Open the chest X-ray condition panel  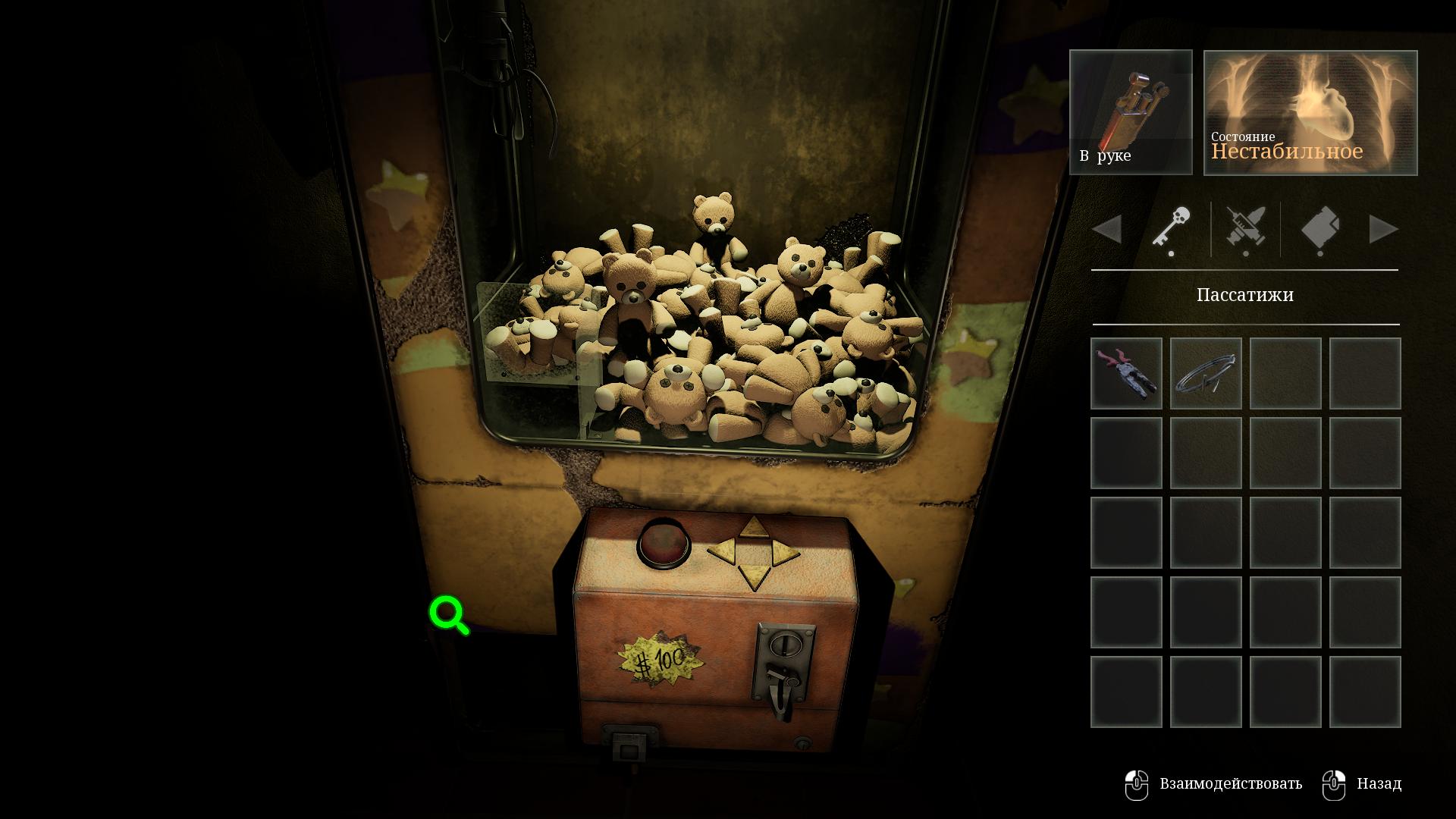(x=1310, y=112)
